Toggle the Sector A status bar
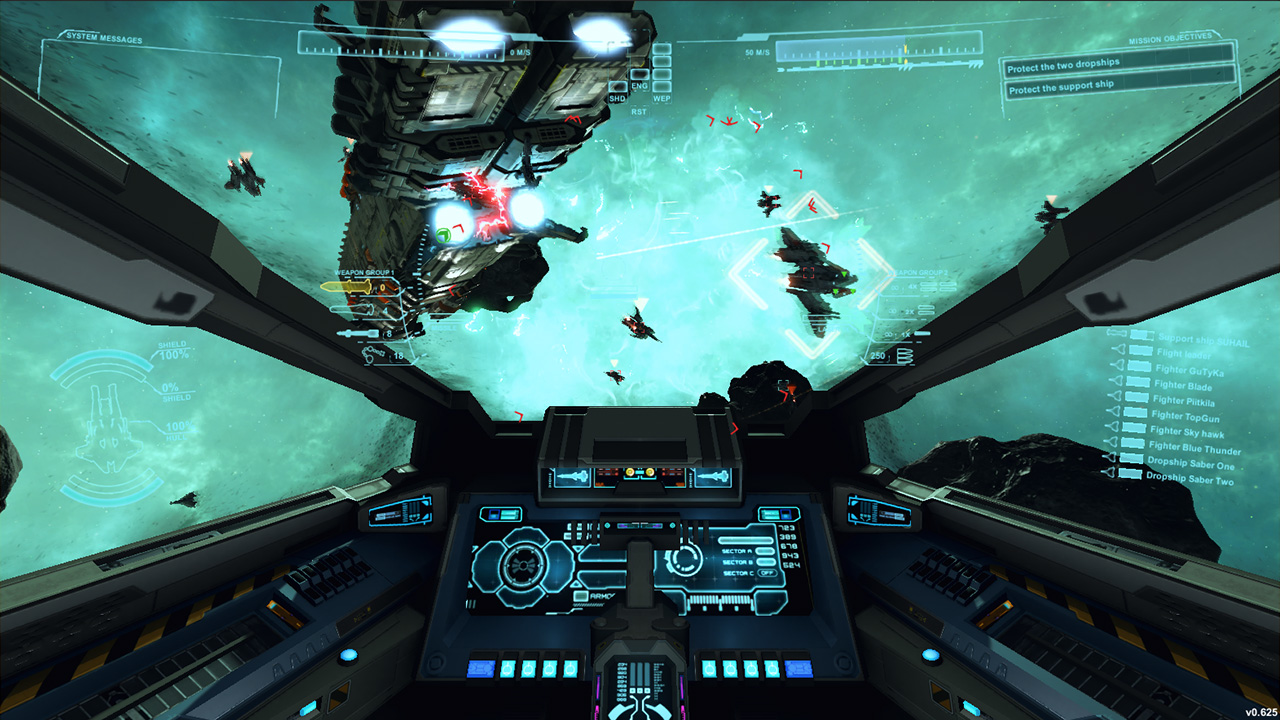 point(765,551)
